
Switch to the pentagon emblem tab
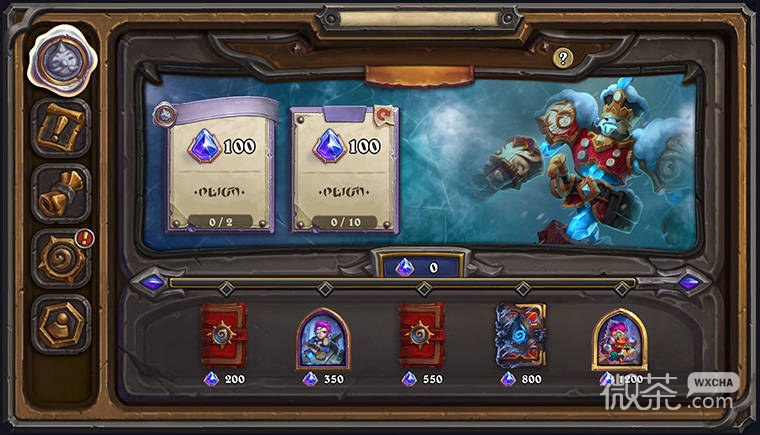pyautogui.click(x=60, y=322)
